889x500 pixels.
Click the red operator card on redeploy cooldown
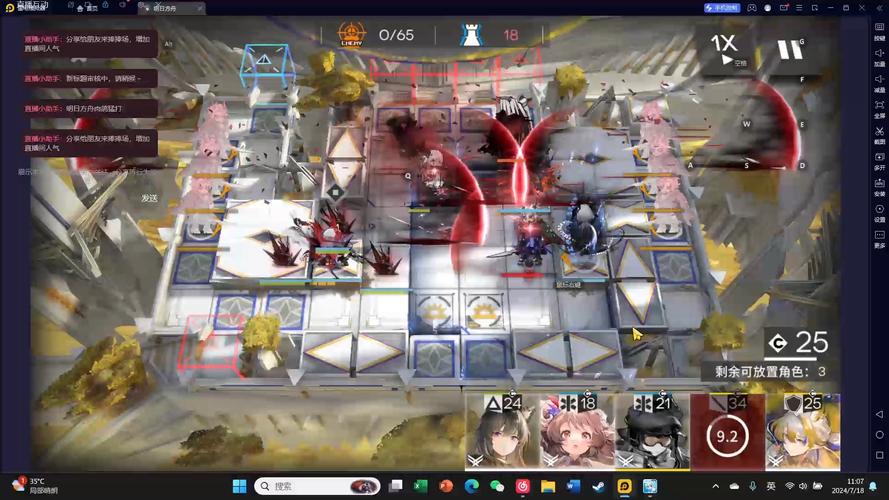727,432
